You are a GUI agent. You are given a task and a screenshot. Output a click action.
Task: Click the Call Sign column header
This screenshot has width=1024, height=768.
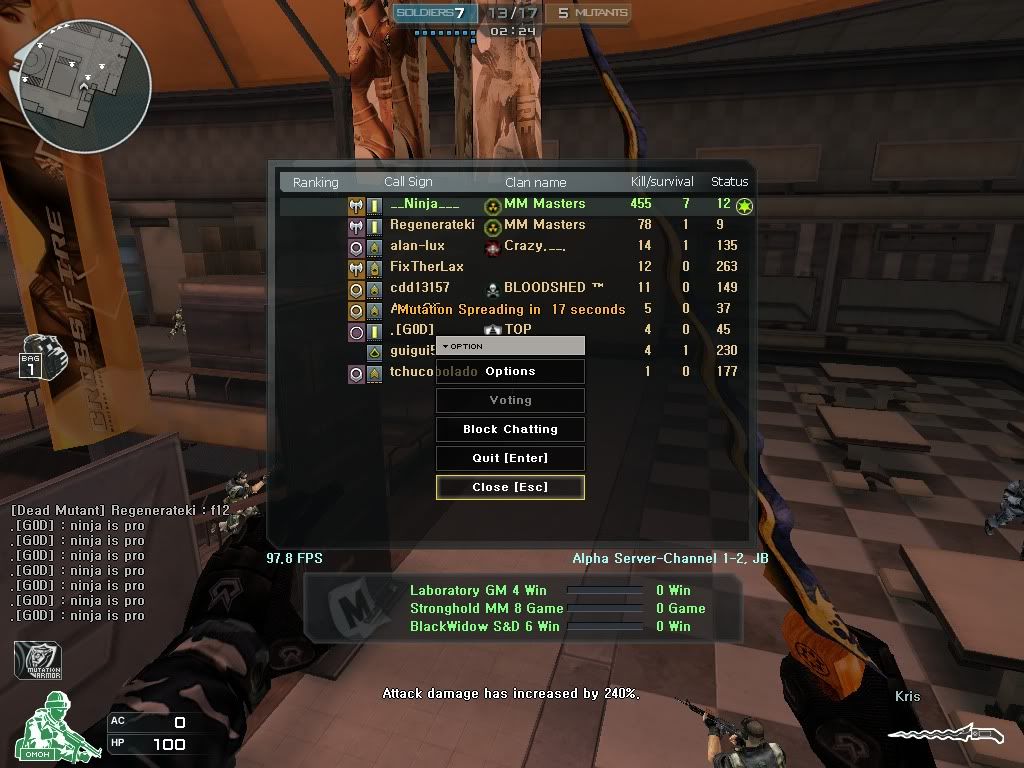408,182
